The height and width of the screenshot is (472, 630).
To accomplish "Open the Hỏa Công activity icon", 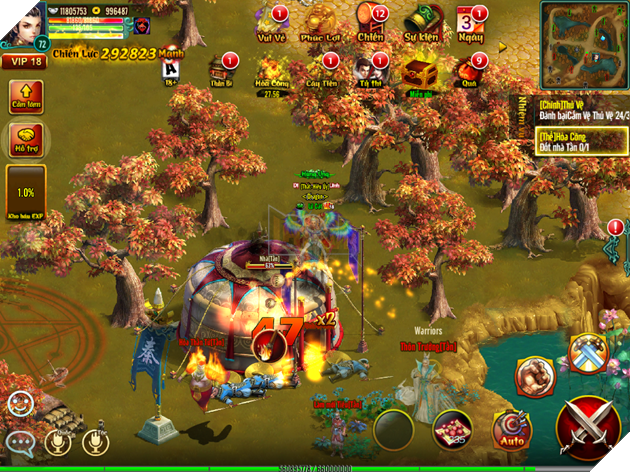I will [x=269, y=72].
